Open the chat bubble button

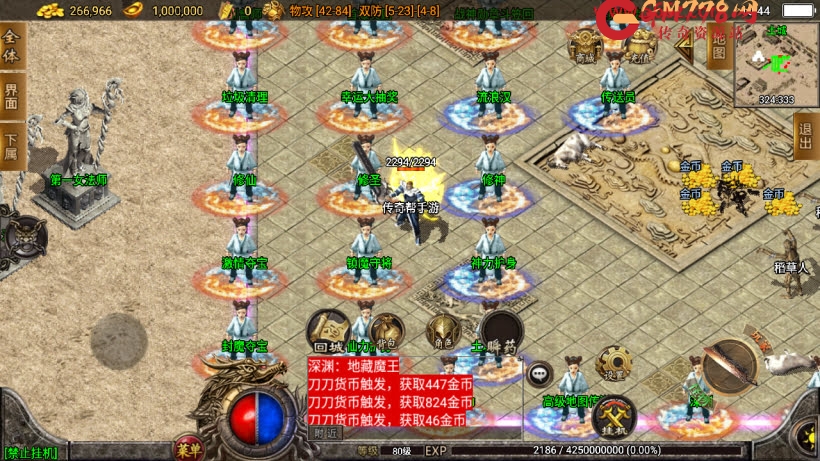pyautogui.click(x=540, y=374)
